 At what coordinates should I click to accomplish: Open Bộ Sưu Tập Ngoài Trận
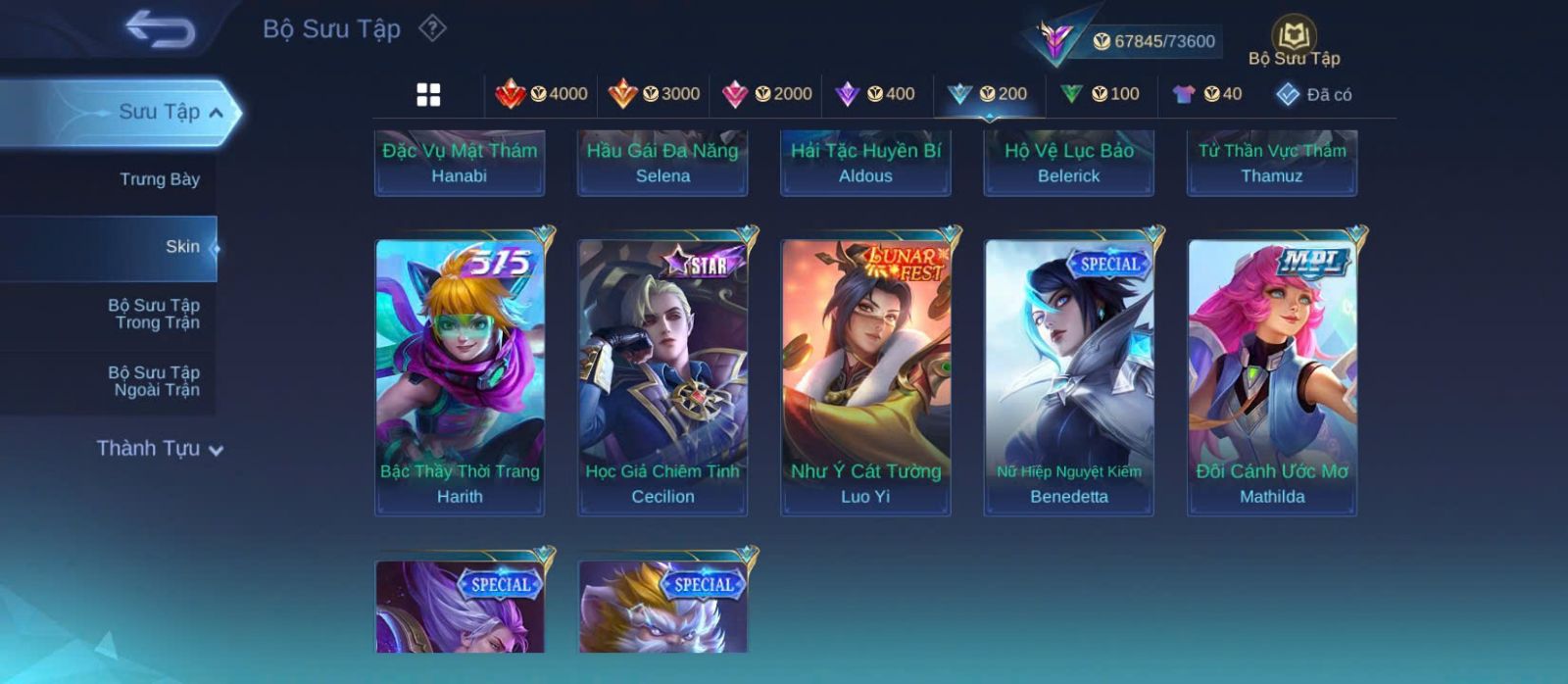154,381
